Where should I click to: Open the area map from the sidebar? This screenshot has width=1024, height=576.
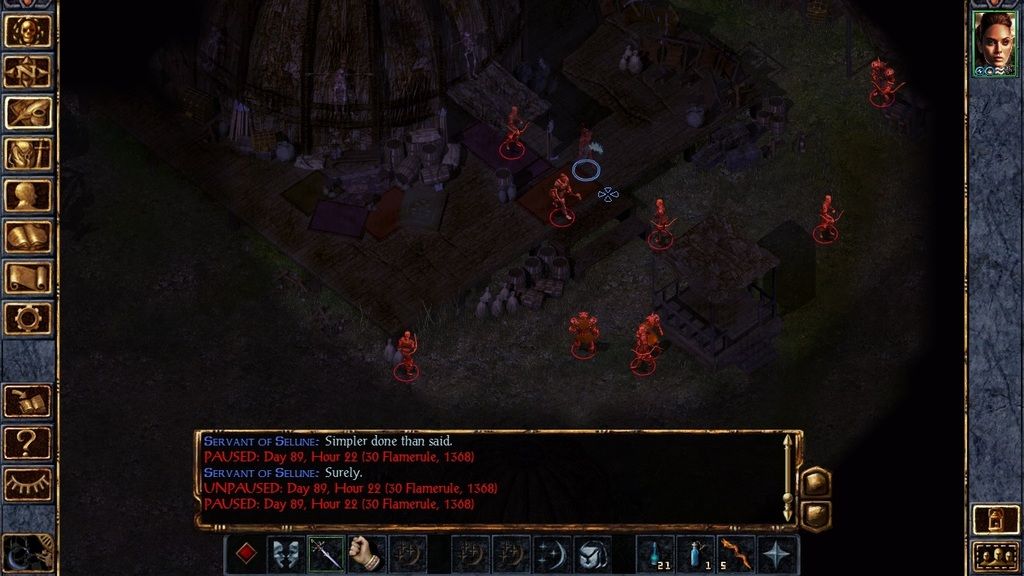pos(28,72)
